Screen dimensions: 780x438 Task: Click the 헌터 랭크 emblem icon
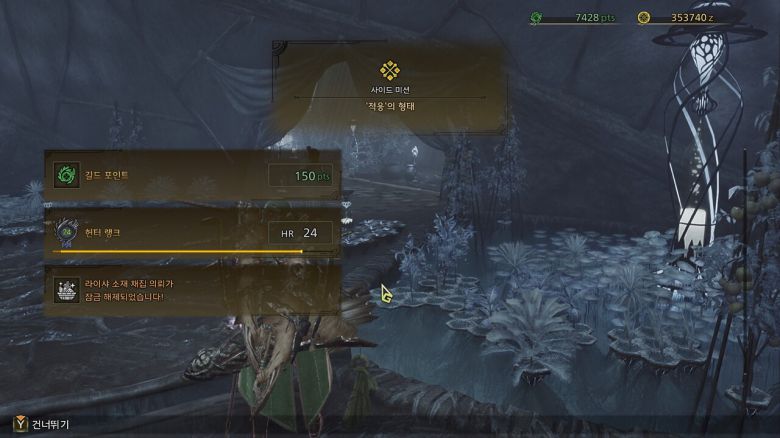66,233
